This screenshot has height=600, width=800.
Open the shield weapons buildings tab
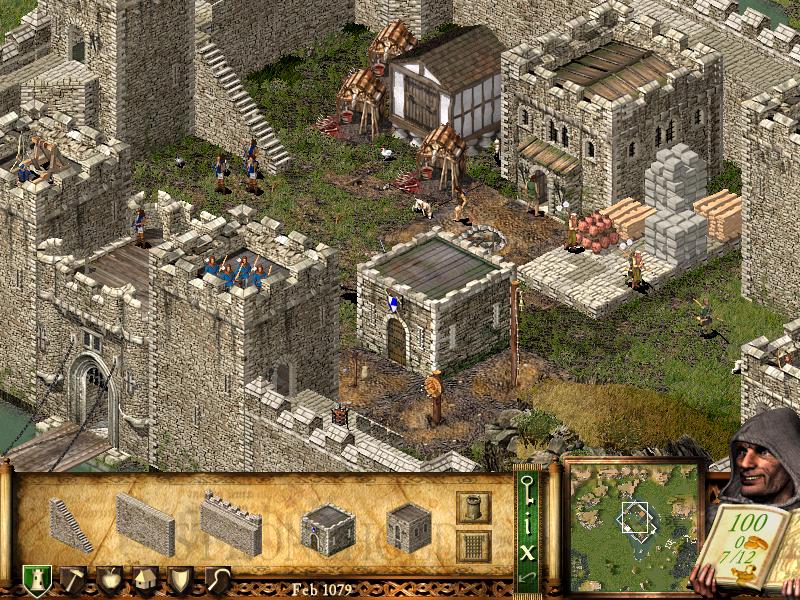point(181,581)
